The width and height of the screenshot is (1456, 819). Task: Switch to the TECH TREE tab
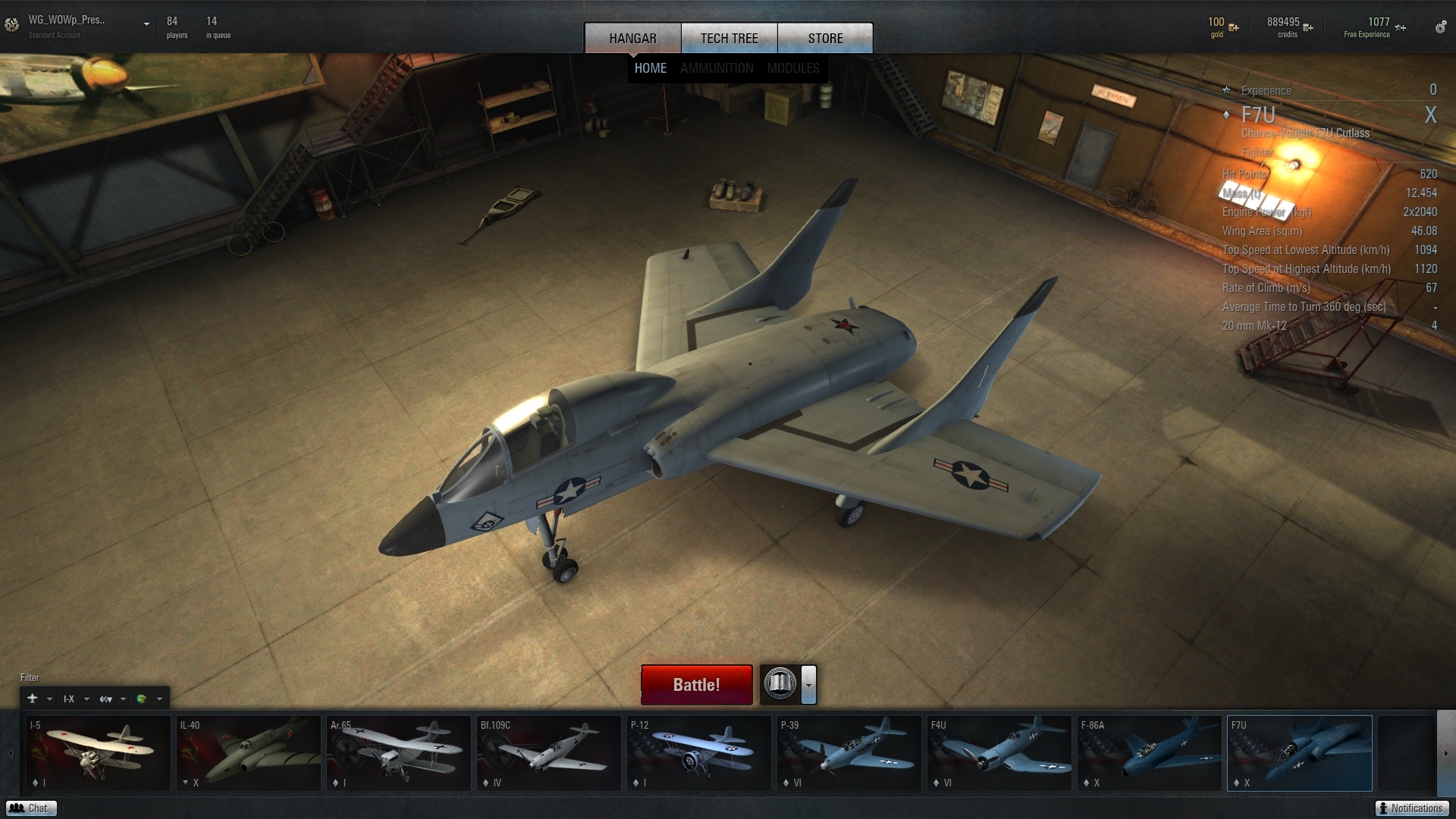point(729,38)
